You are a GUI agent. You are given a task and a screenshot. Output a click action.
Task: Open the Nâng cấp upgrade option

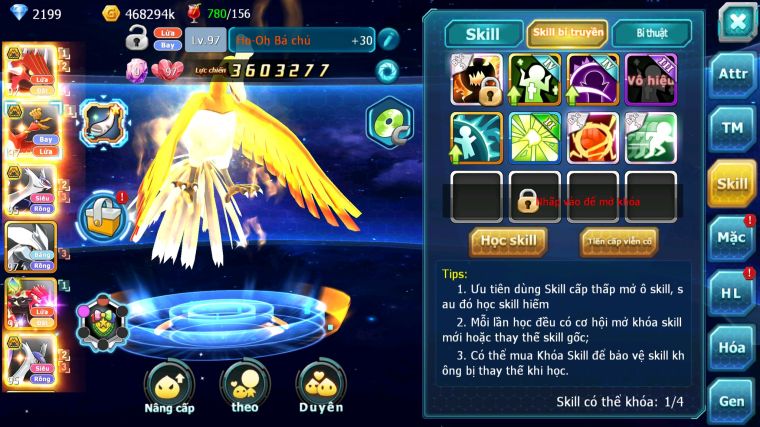pos(169,385)
